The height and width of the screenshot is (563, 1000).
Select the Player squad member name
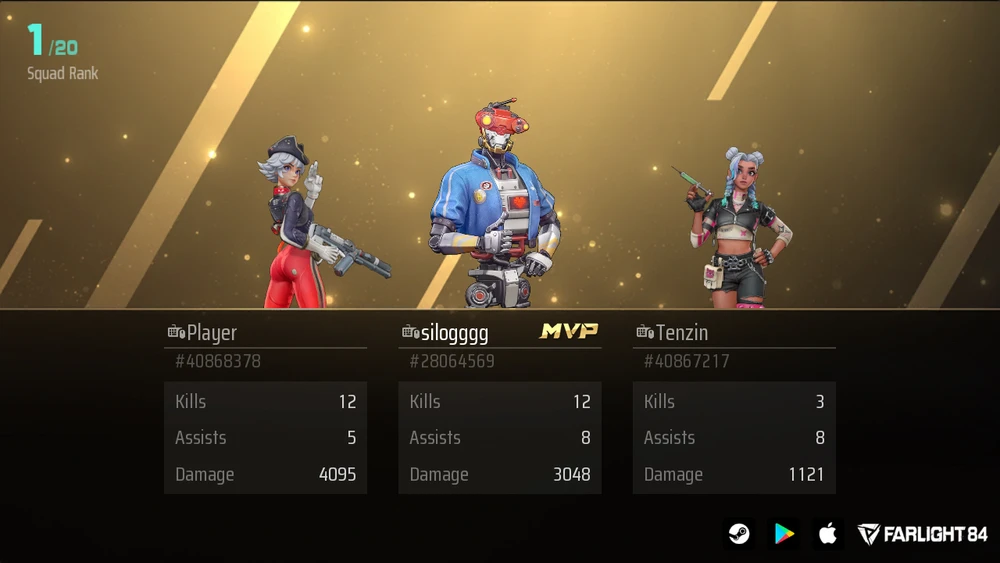[x=211, y=333]
